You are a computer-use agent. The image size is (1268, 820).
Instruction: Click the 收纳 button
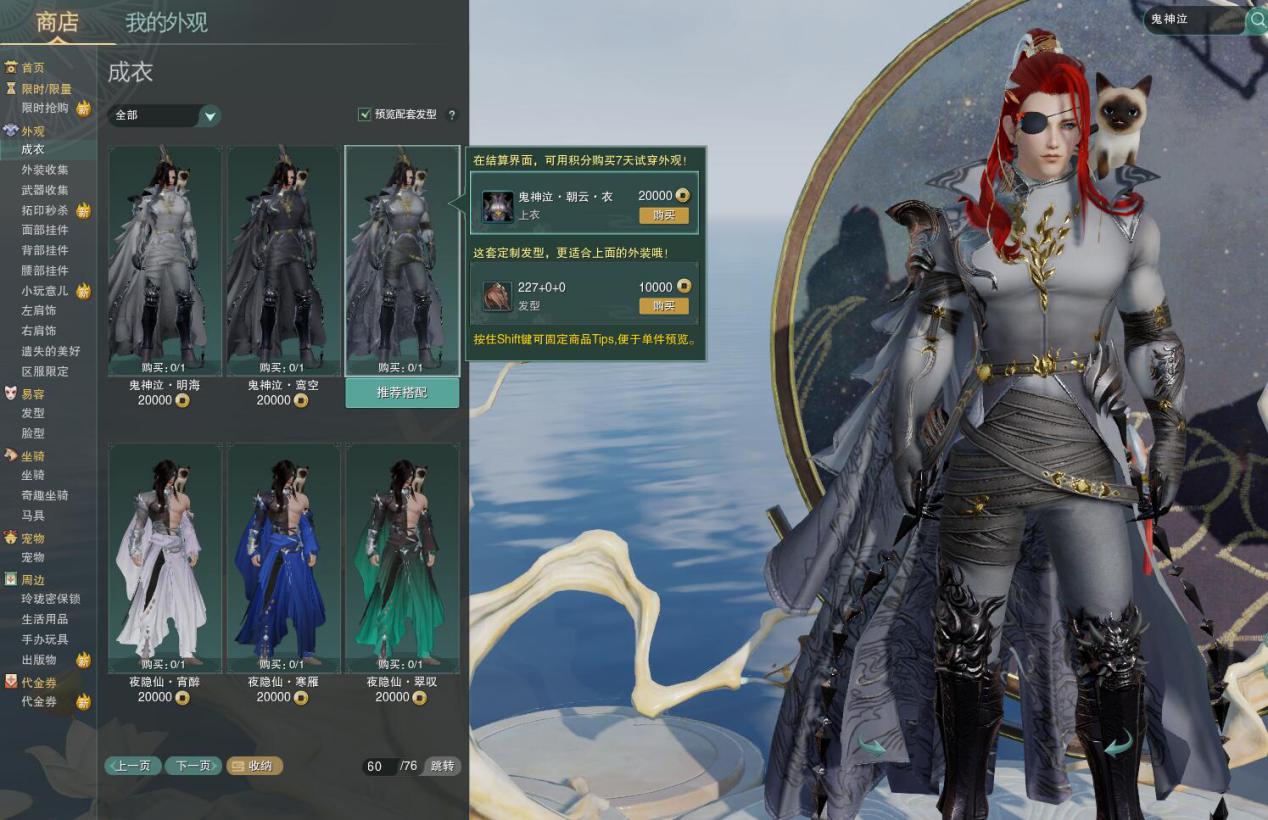255,766
